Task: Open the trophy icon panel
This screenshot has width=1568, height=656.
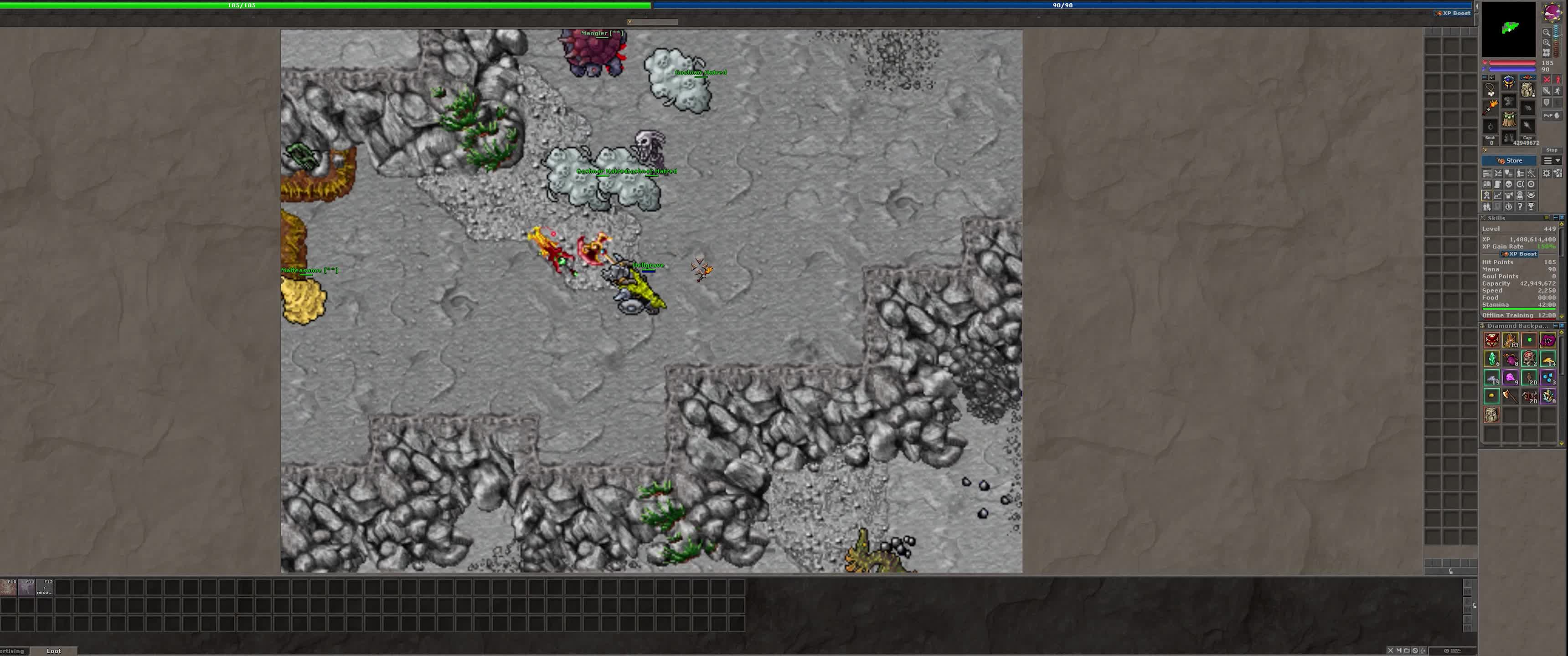Action: (x=1532, y=206)
